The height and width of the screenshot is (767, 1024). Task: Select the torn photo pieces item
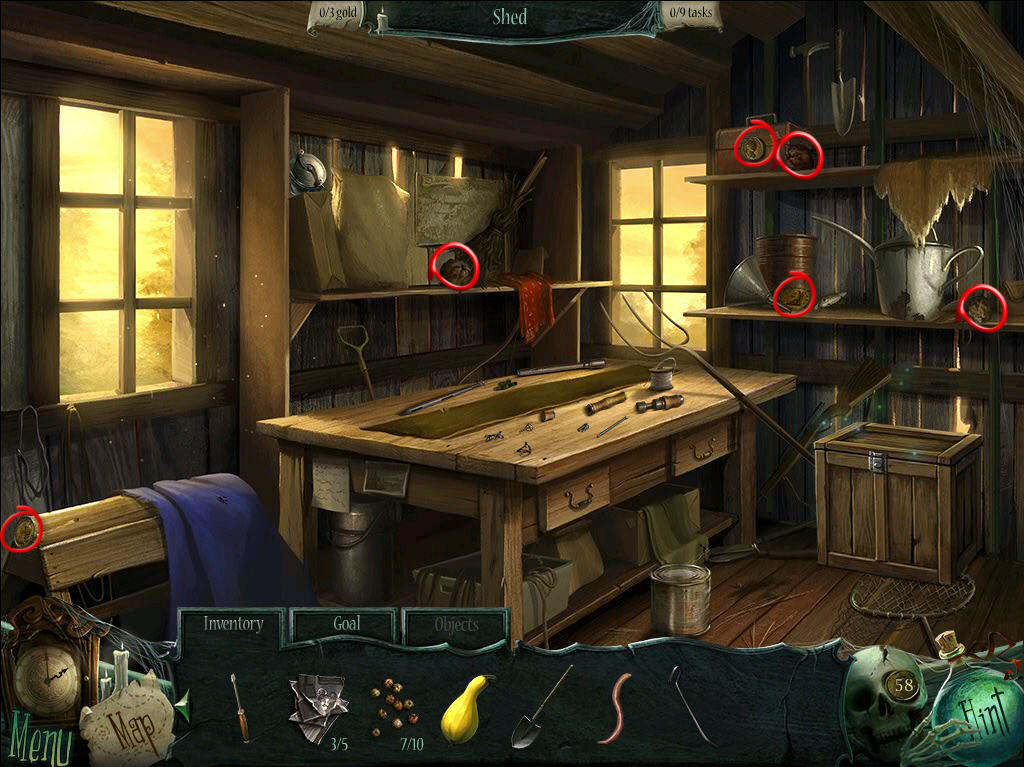pyautogui.click(x=318, y=705)
